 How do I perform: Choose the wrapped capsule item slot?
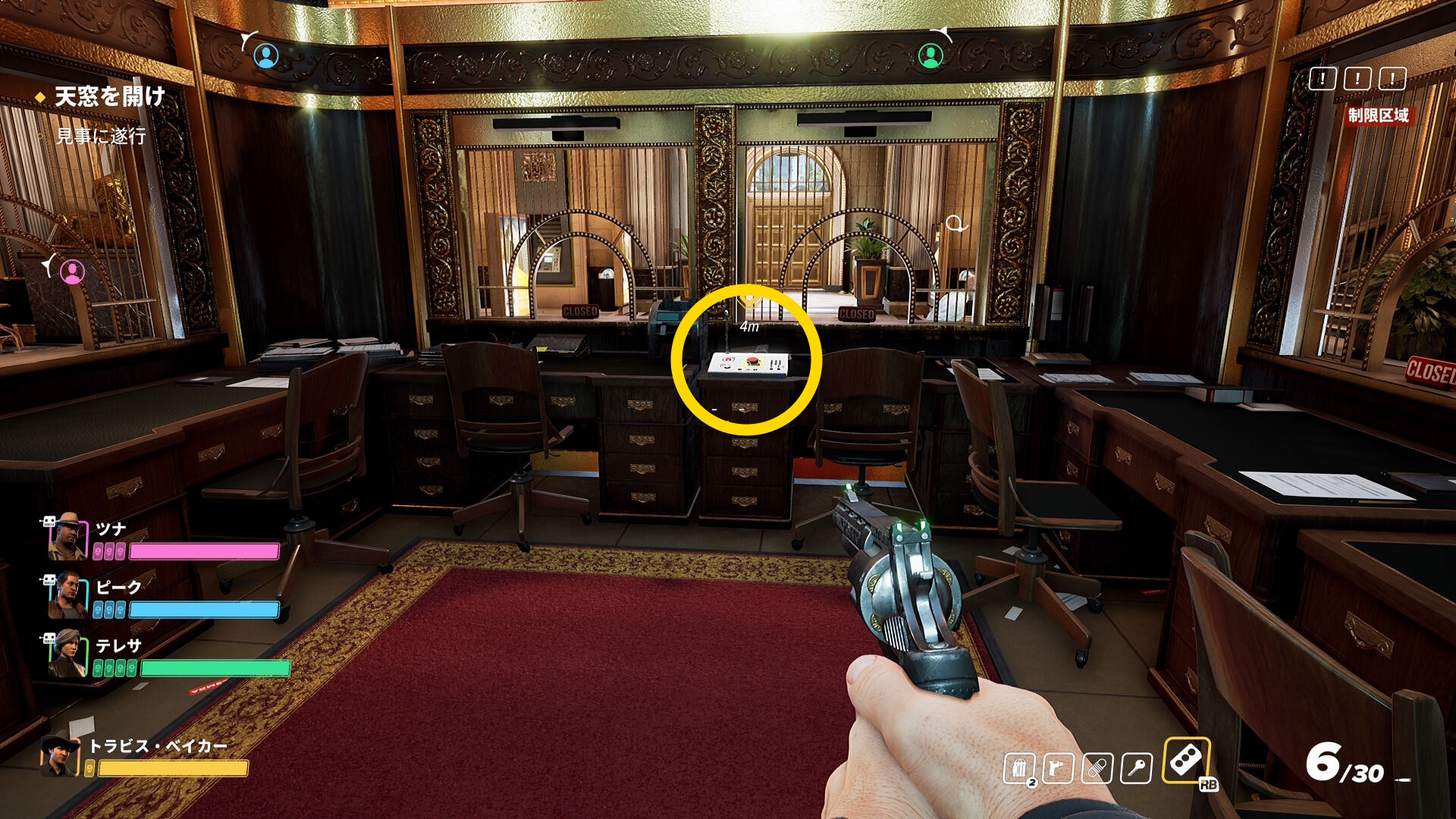[x=1097, y=768]
